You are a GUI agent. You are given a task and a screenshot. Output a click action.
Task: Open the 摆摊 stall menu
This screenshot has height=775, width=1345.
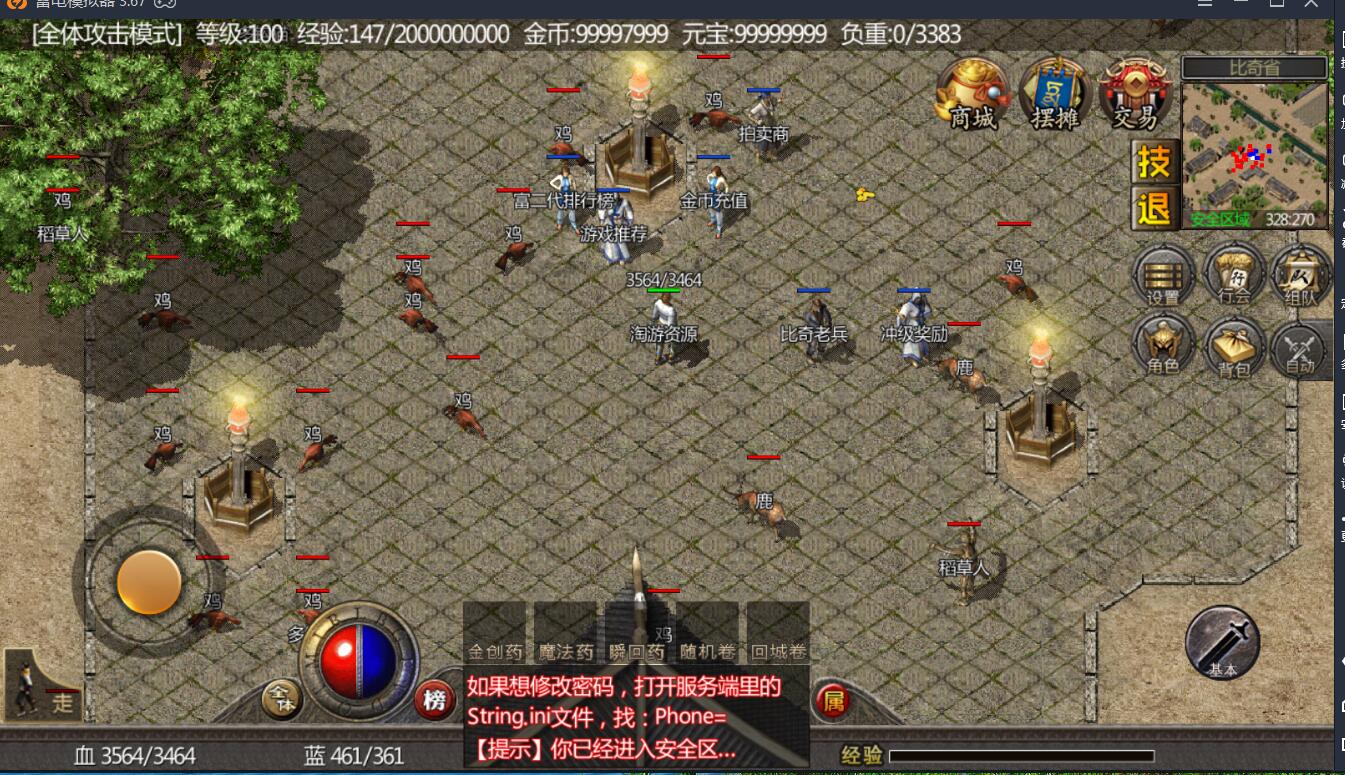[1054, 96]
